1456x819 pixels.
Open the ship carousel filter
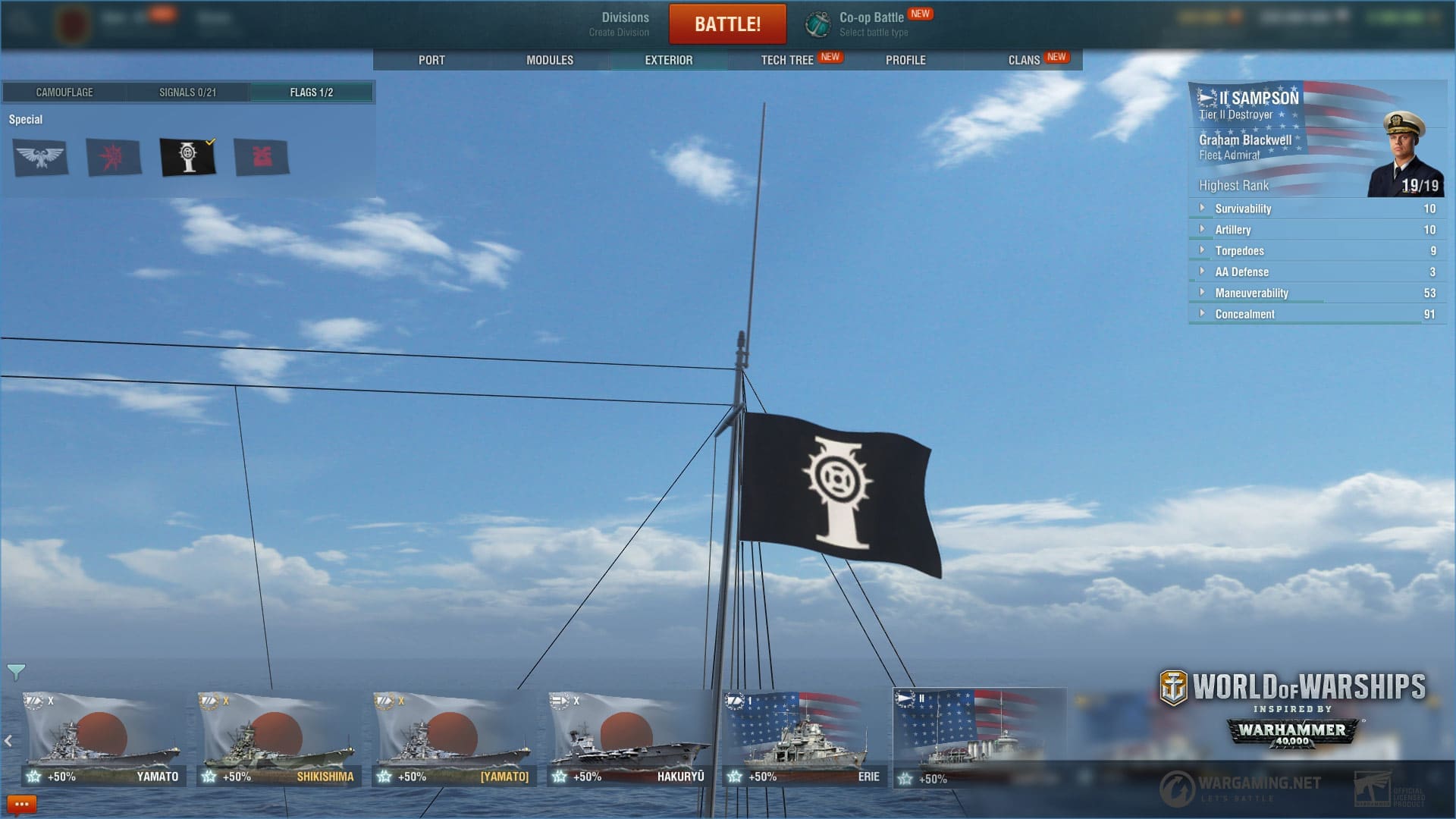[16, 671]
